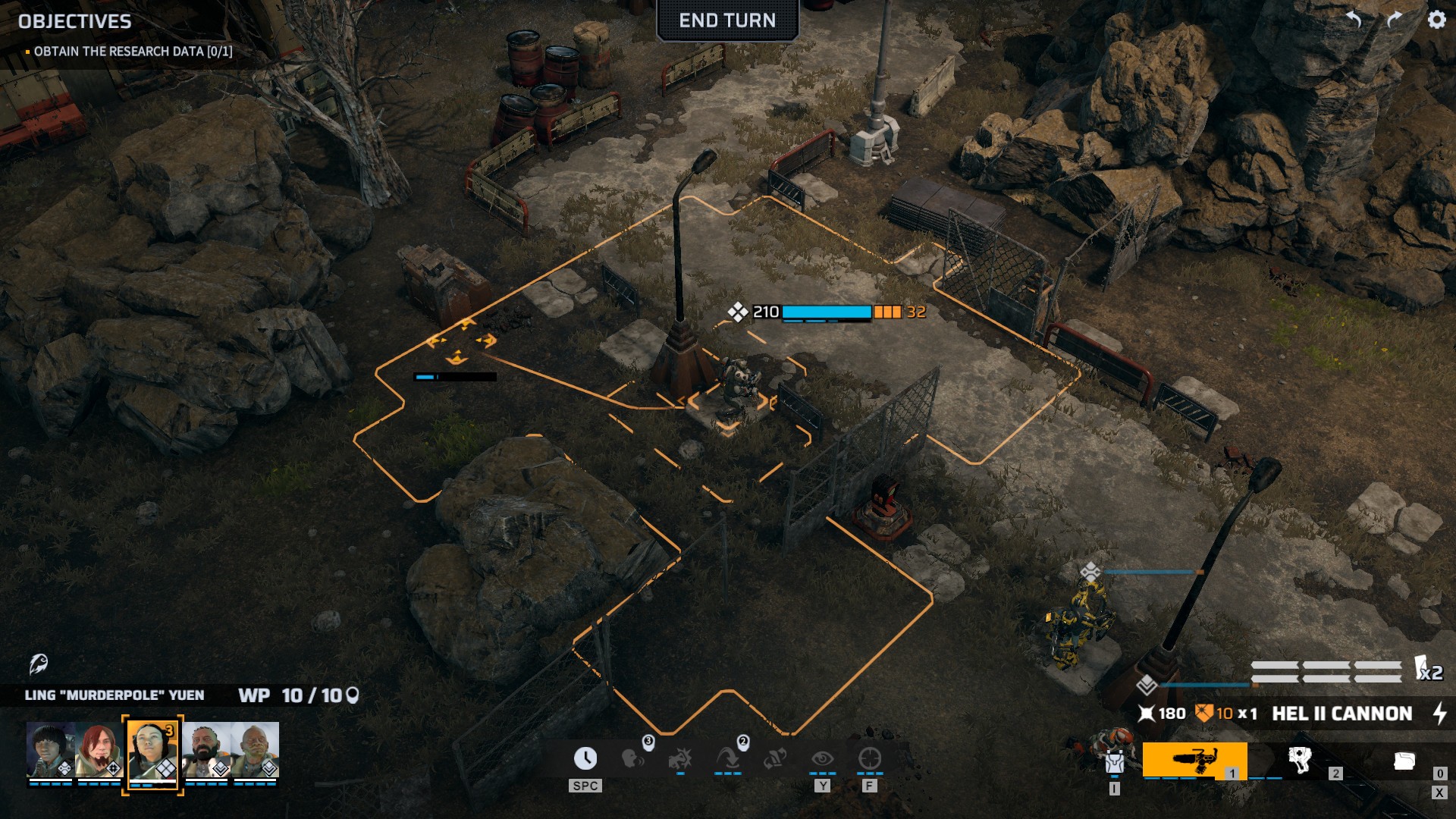Select the dark-bearded soldier portrait

tap(206, 749)
